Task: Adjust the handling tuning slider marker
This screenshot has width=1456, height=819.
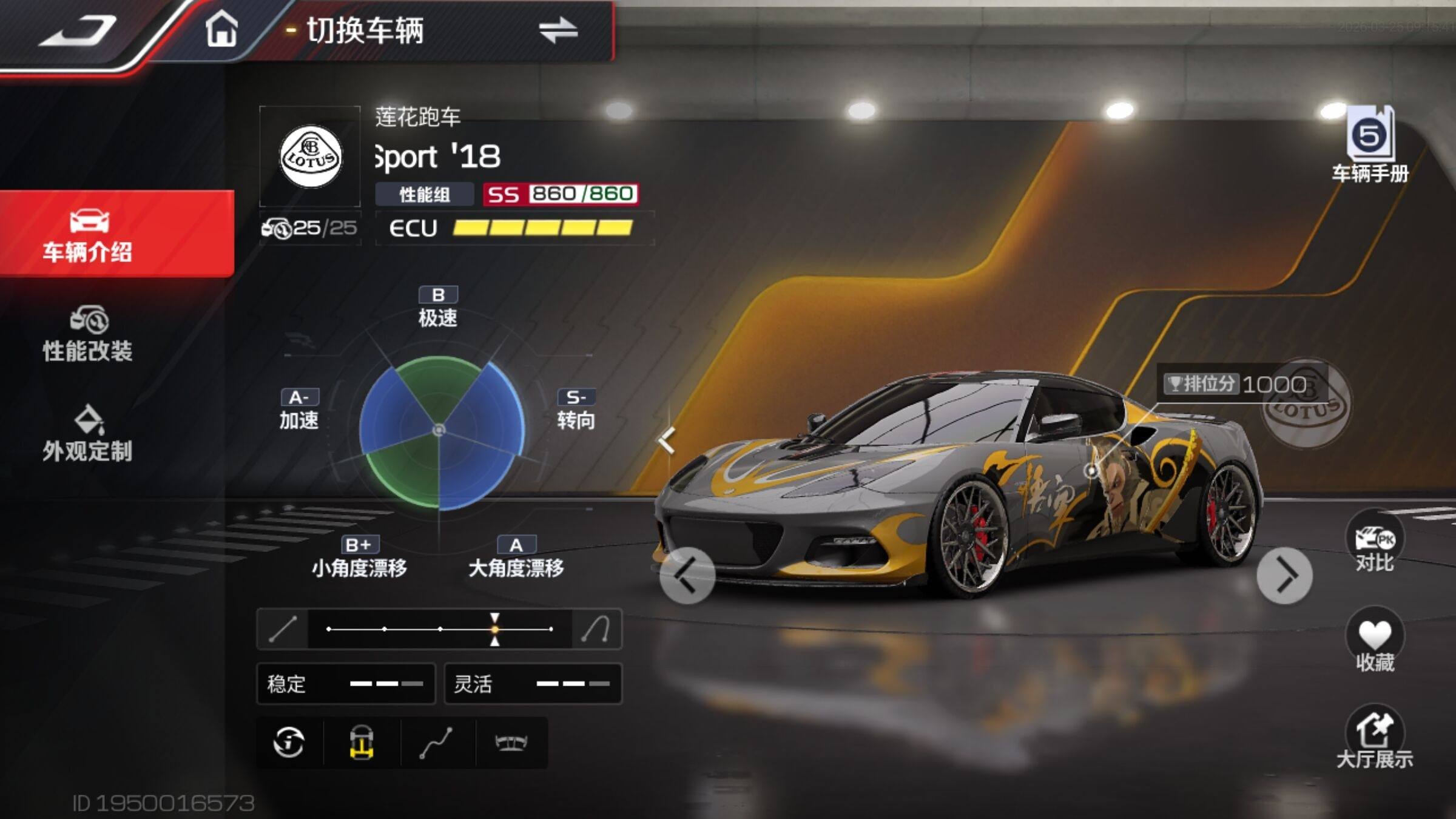Action: pos(495,629)
